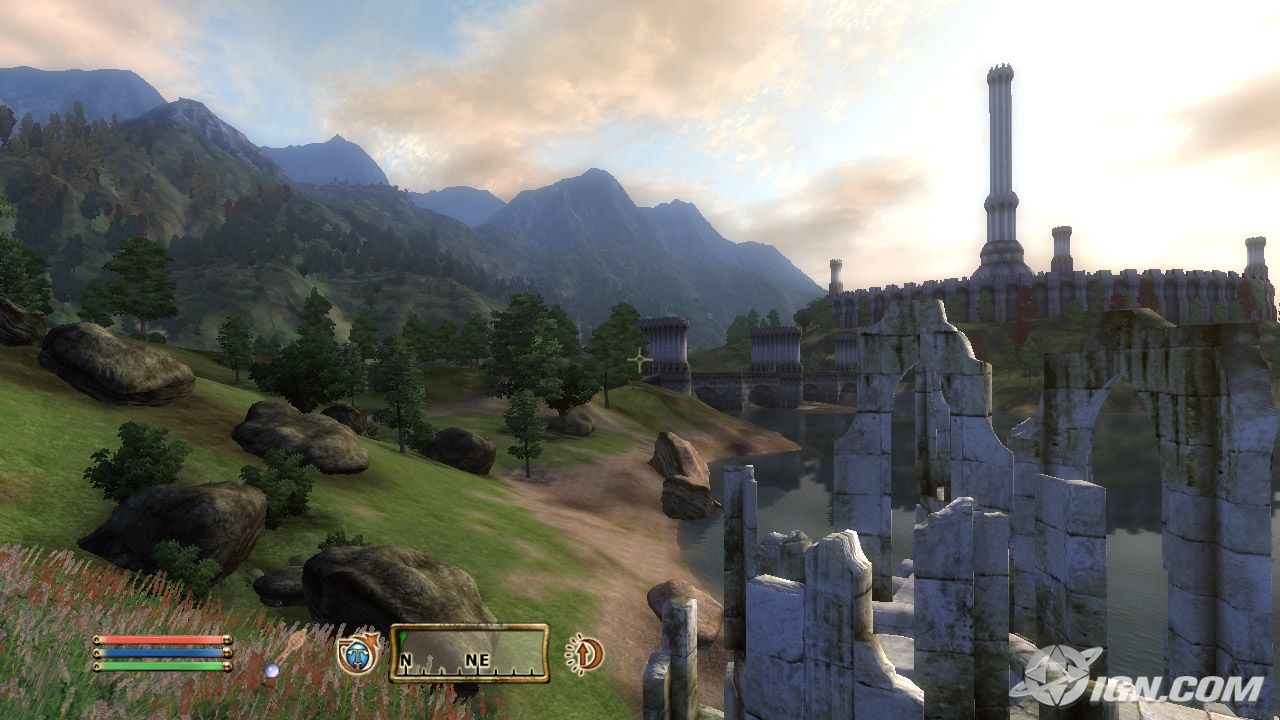Click the compass bar showing N and NE

[x=469, y=653]
